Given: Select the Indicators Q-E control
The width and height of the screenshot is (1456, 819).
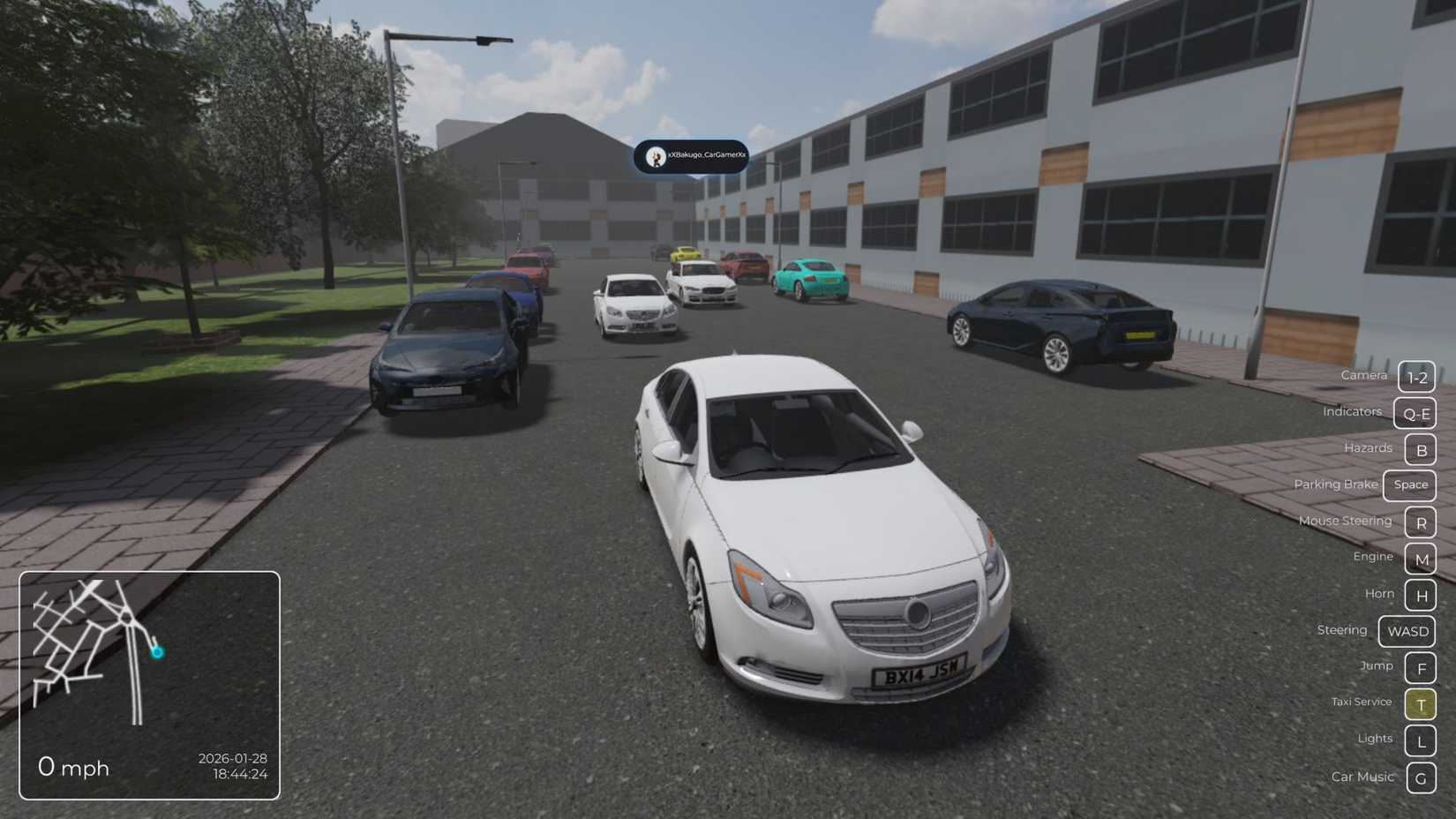Looking at the screenshot, I should click(x=1415, y=413).
